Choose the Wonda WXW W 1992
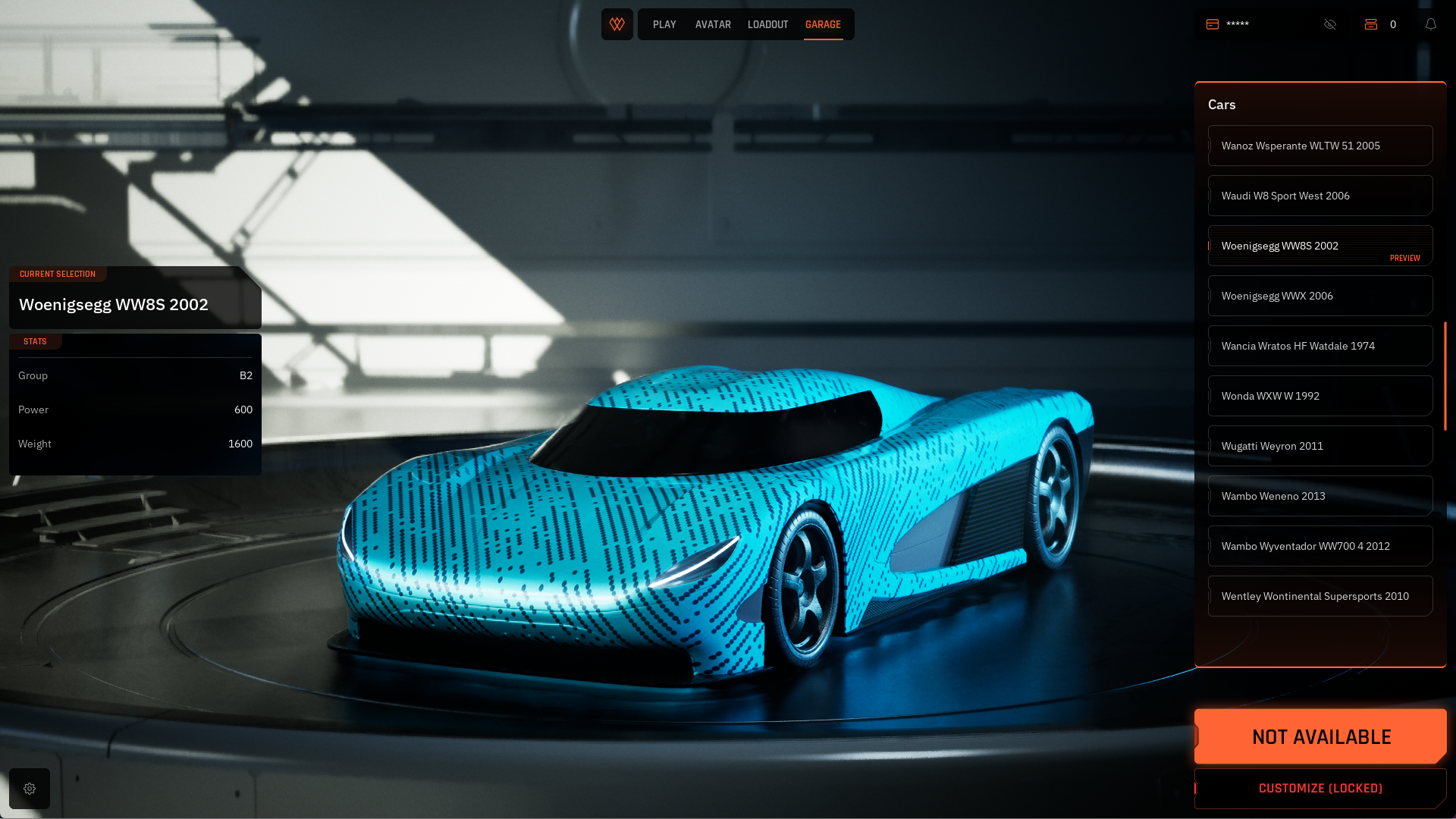1456x819 pixels. (1319, 396)
